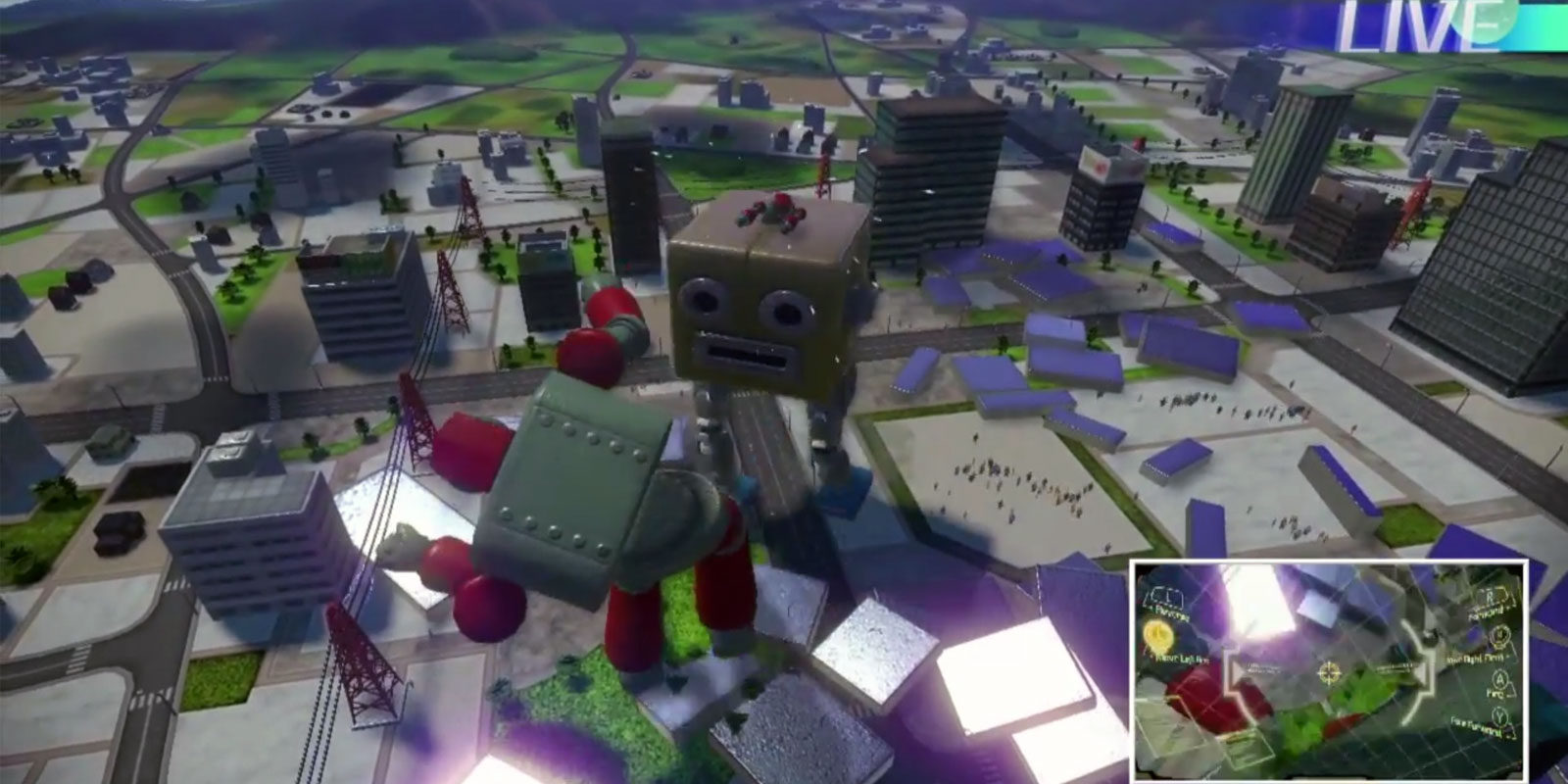Click the Move Left Arm text label
The width and height of the screenshot is (1568, 784).
point(1182,658)
